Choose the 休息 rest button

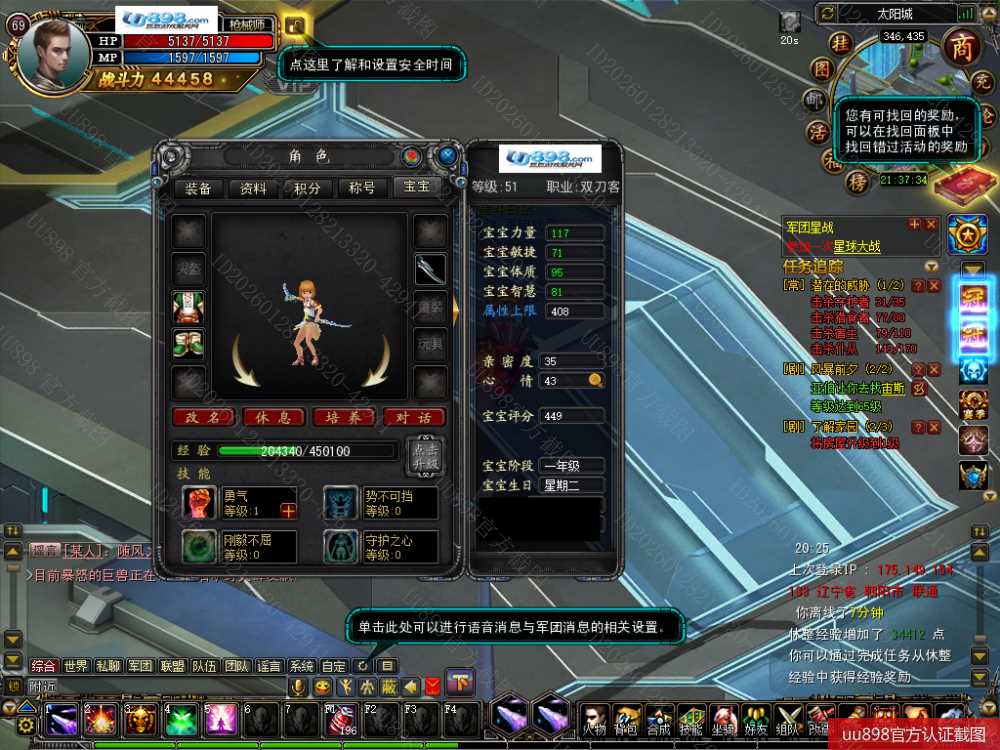[x=273, y=417]
